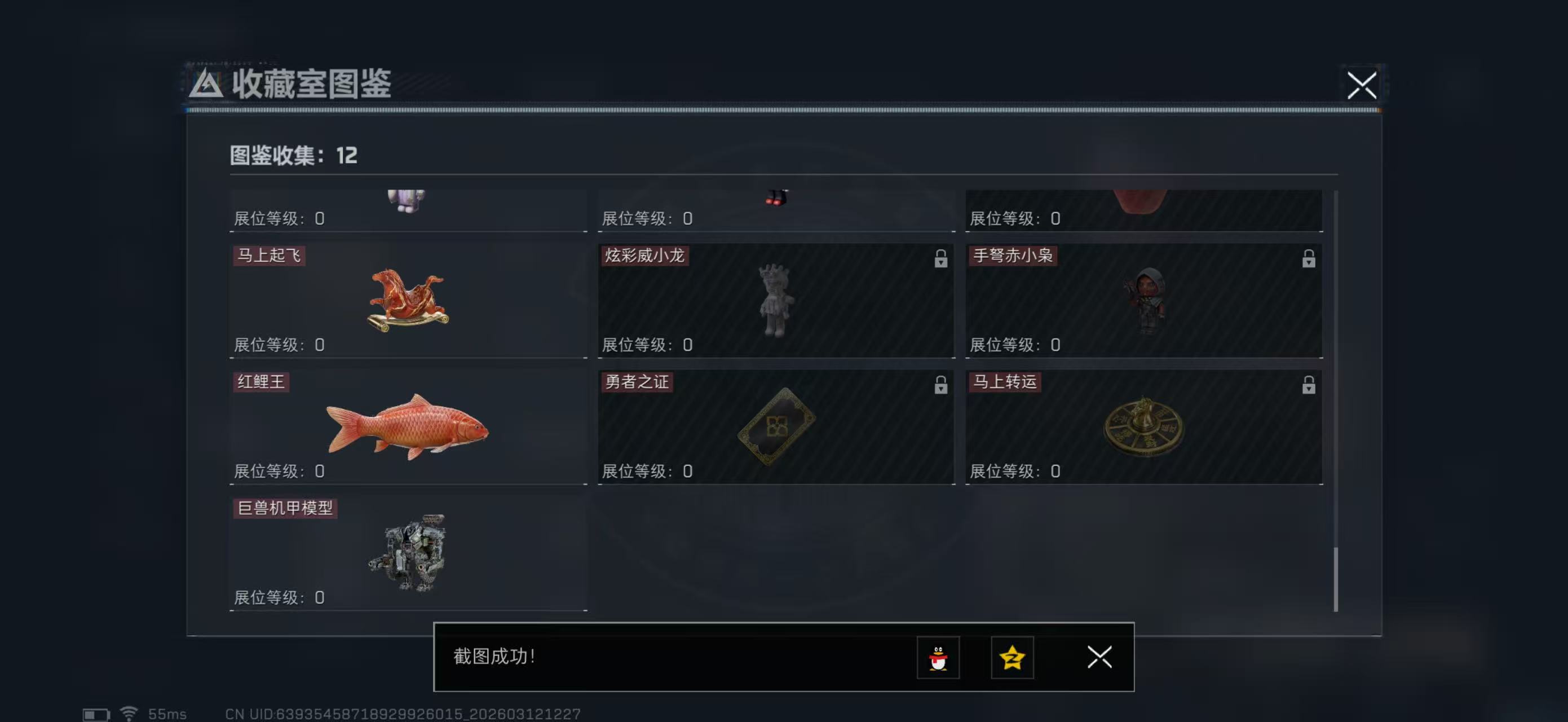Open the 巨兽机甲模型 collection entry
This screenshot has height=722, width=1568.
click(408, 551)
